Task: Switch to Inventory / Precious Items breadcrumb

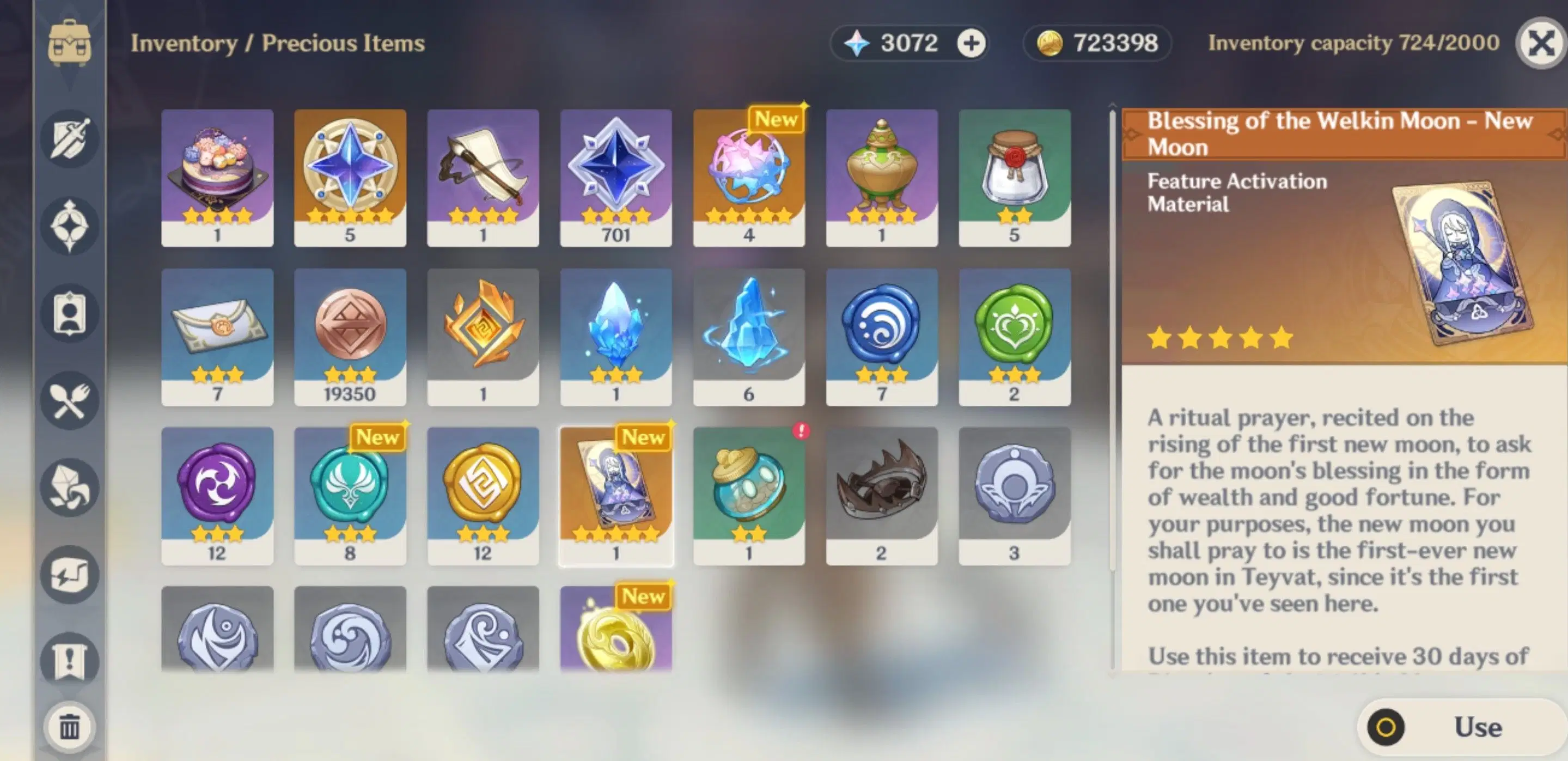Action: click(x=277, y=42)
